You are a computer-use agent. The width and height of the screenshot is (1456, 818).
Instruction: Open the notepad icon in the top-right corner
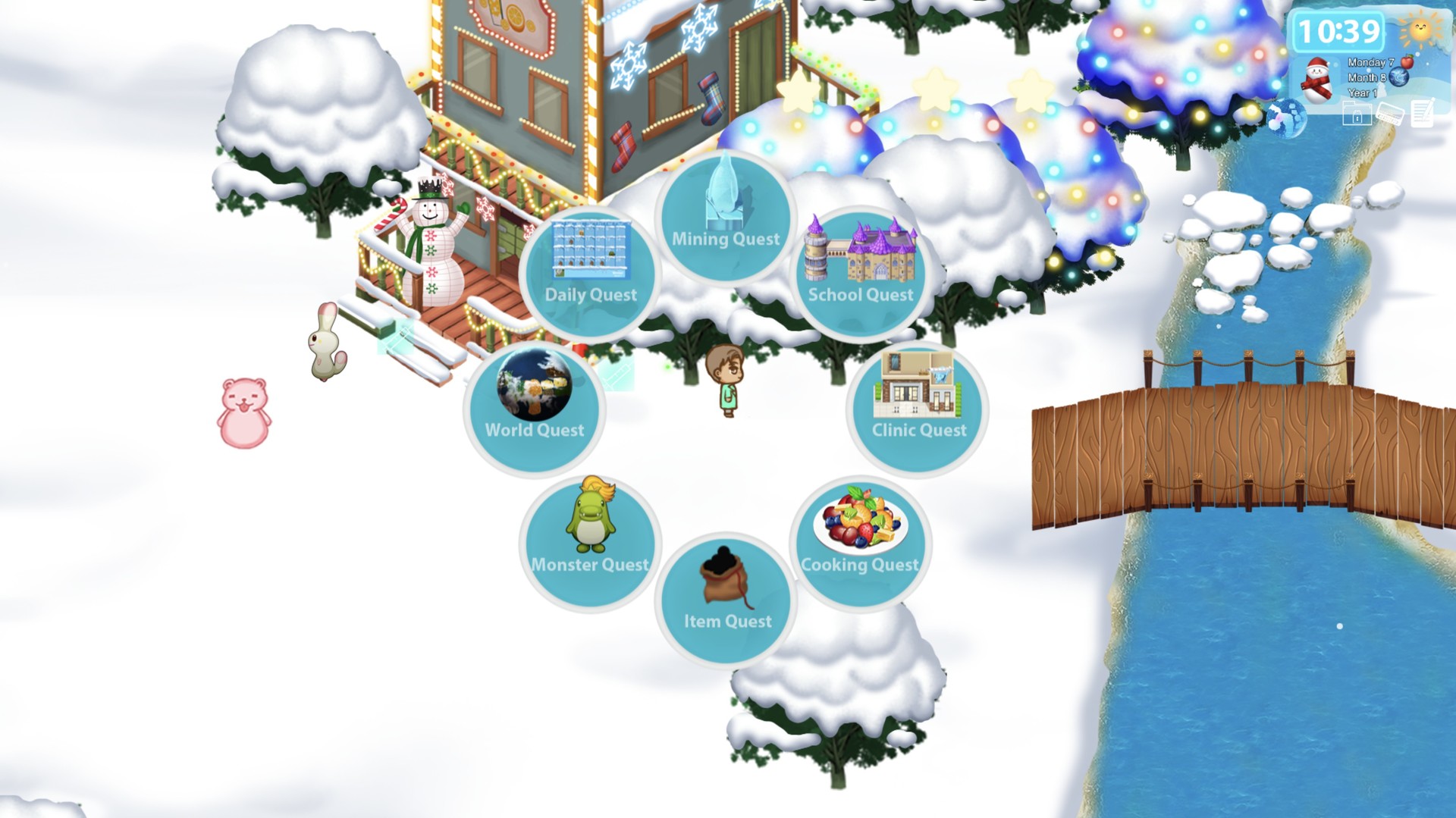click(1421, 113)
